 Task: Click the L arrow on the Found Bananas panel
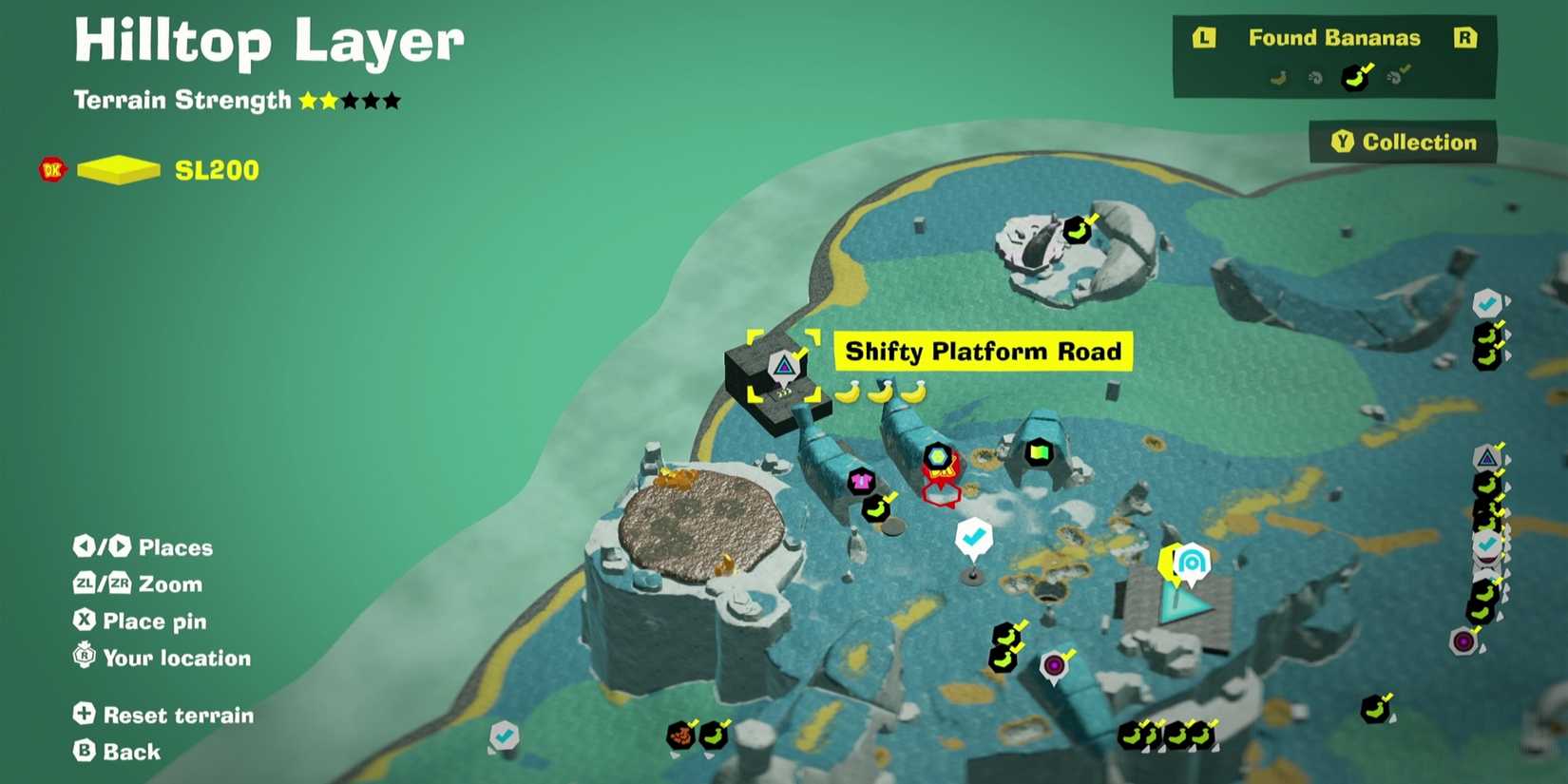point(1205,39)
